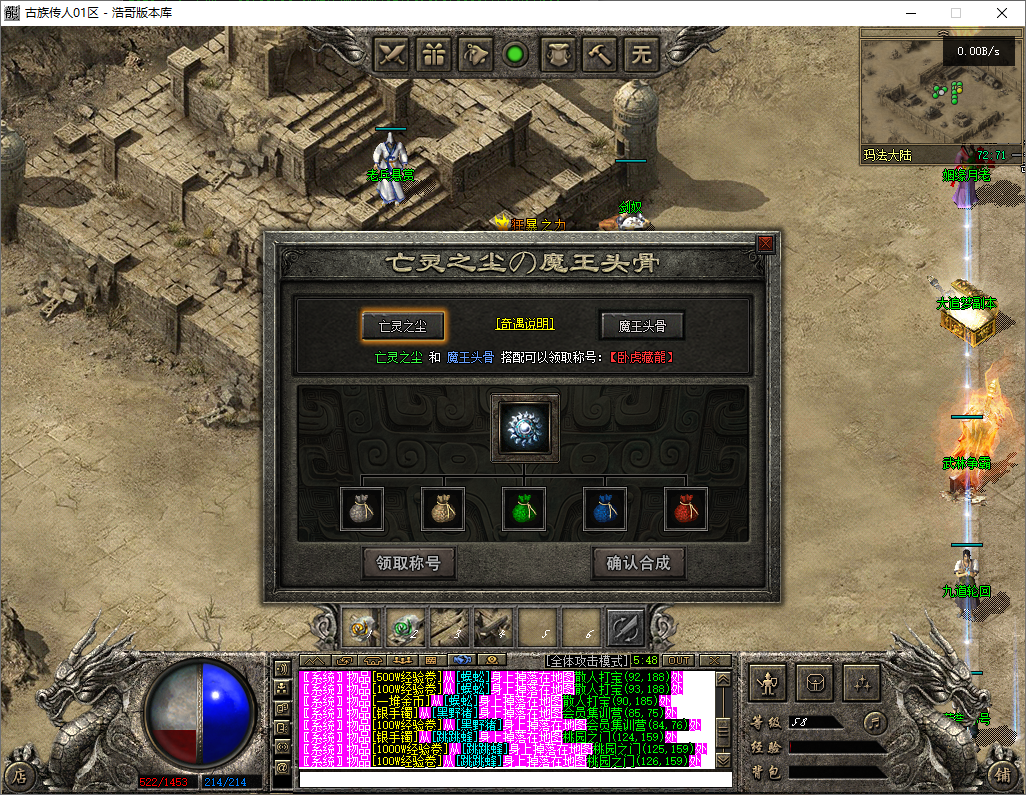1026x795 pixels.
Task: Open the 玛法大陆 minimap
Action: 942,95
